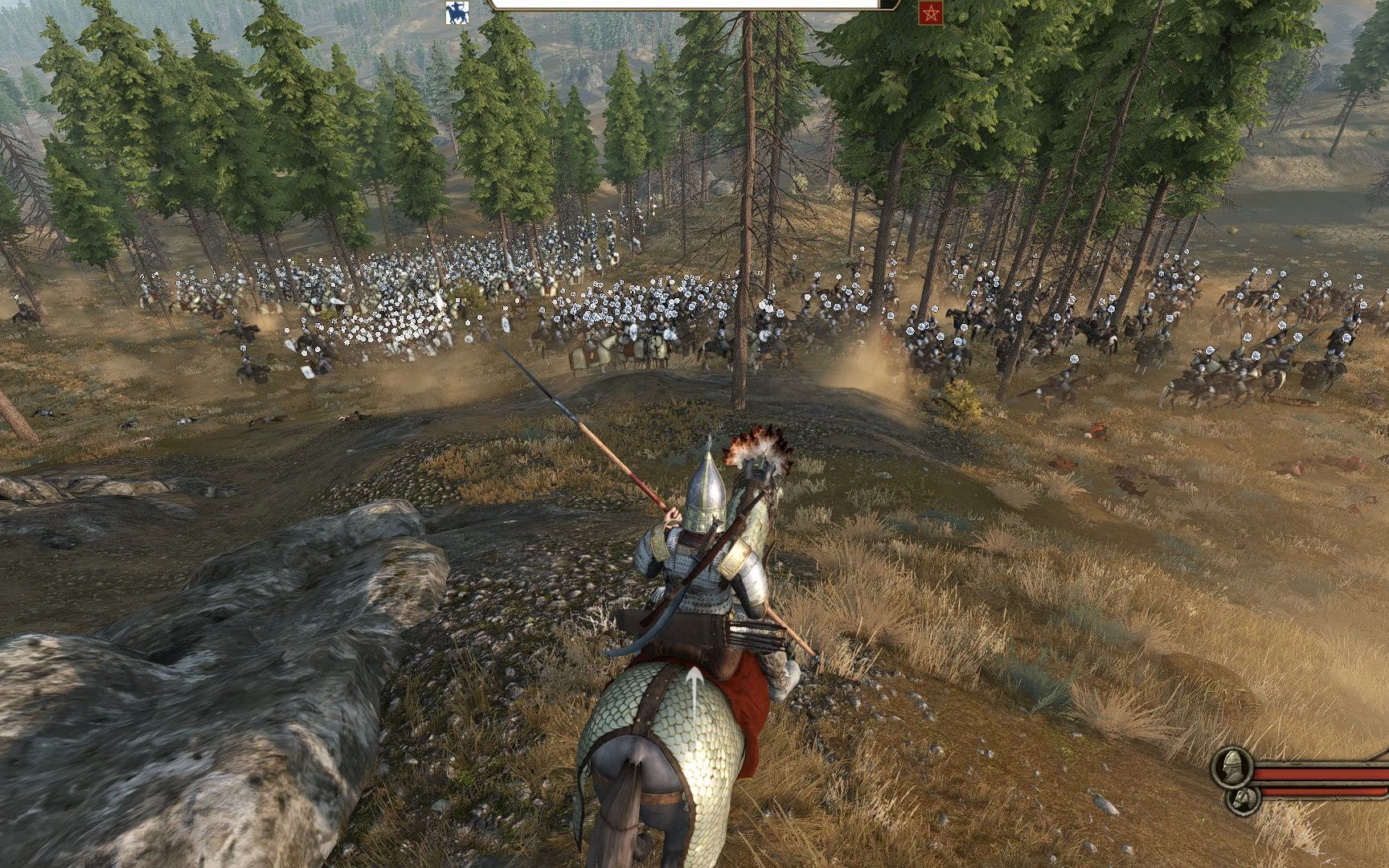Click the red star enemy faction banner
Screen dimensions: 1389x868
click(x=930, y=13)
